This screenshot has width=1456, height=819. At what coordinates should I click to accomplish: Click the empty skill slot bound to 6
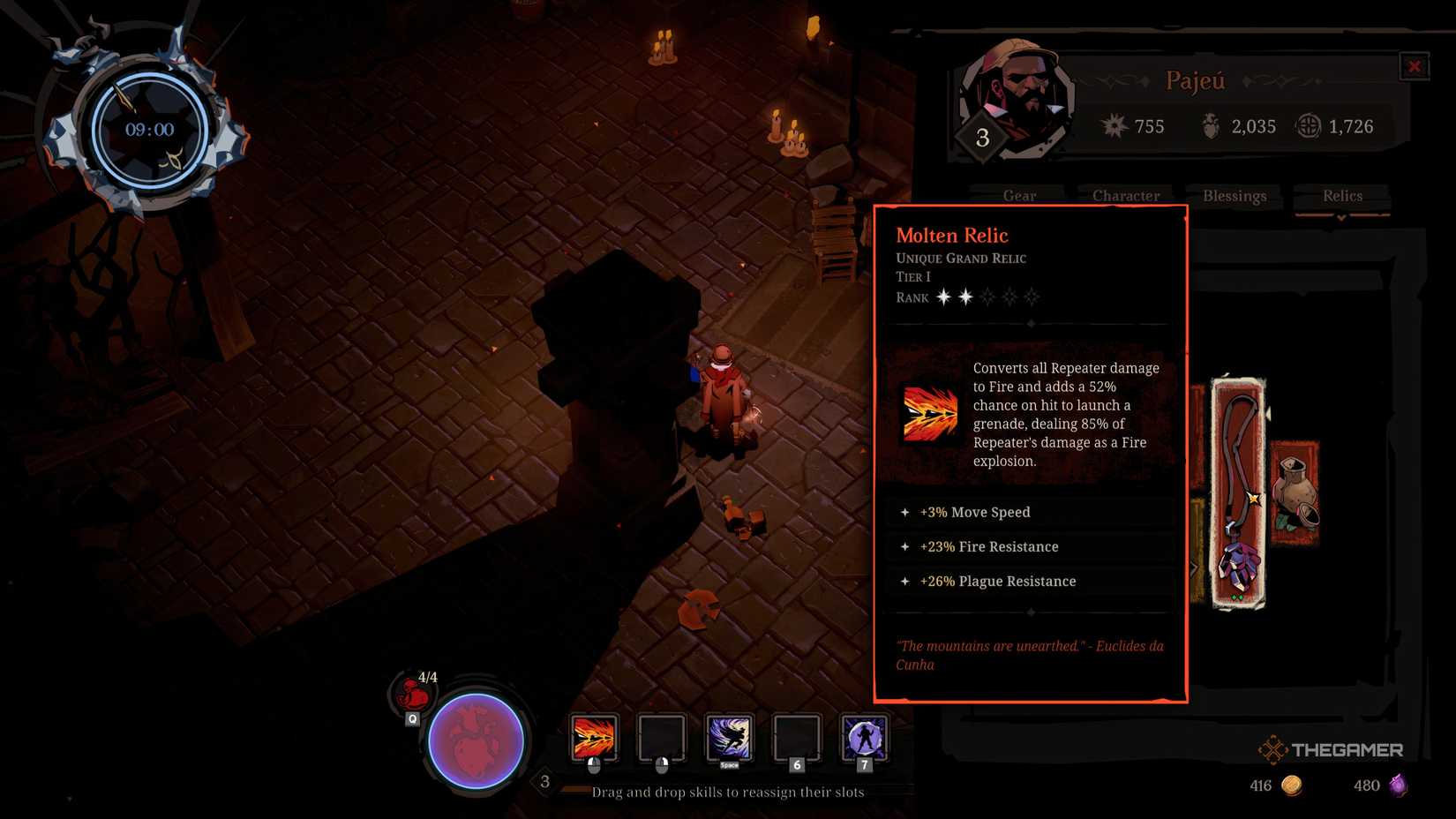point(797,740)
